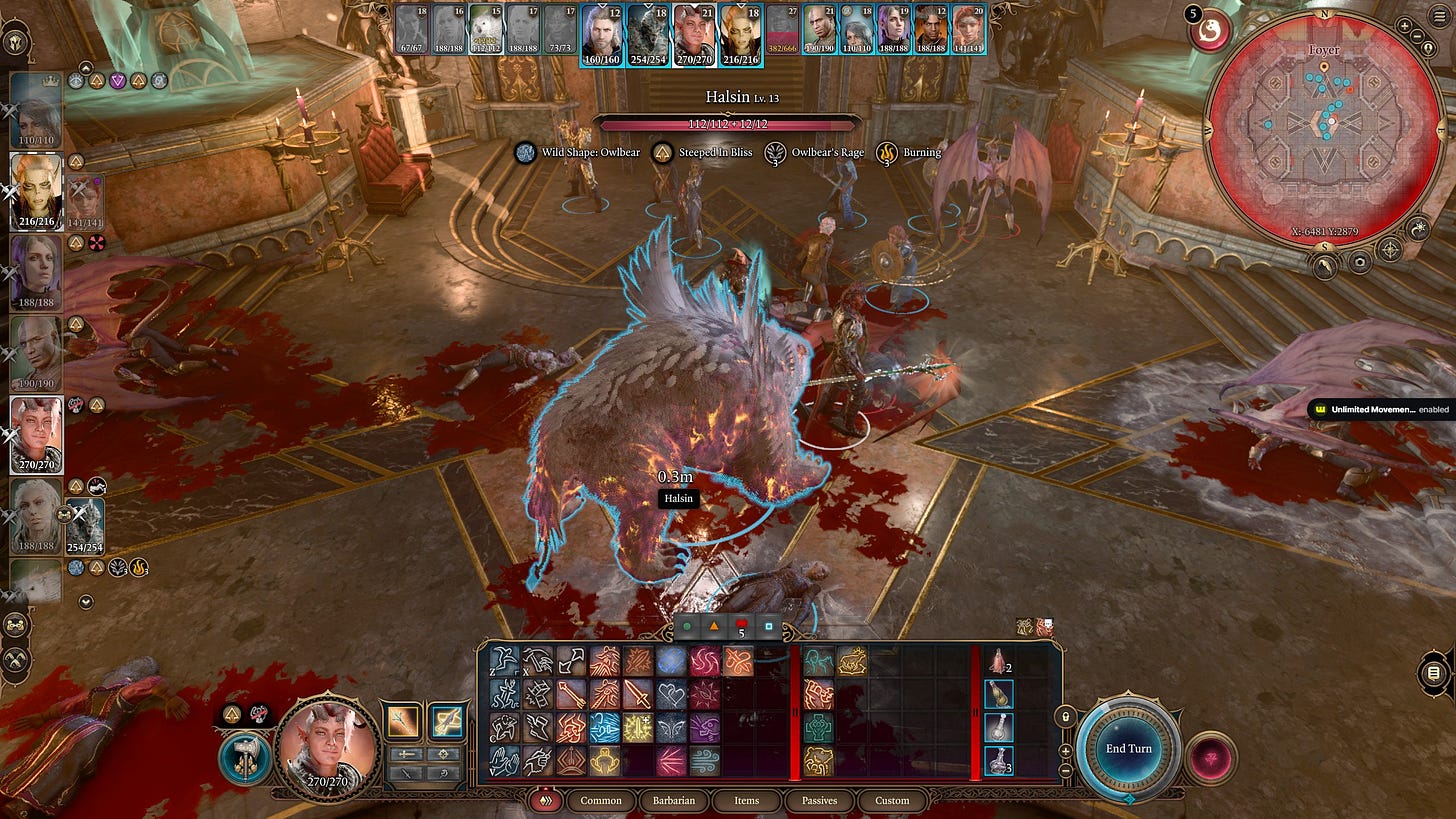Switch to the Custom hotbar tab

tap(892, 800)
